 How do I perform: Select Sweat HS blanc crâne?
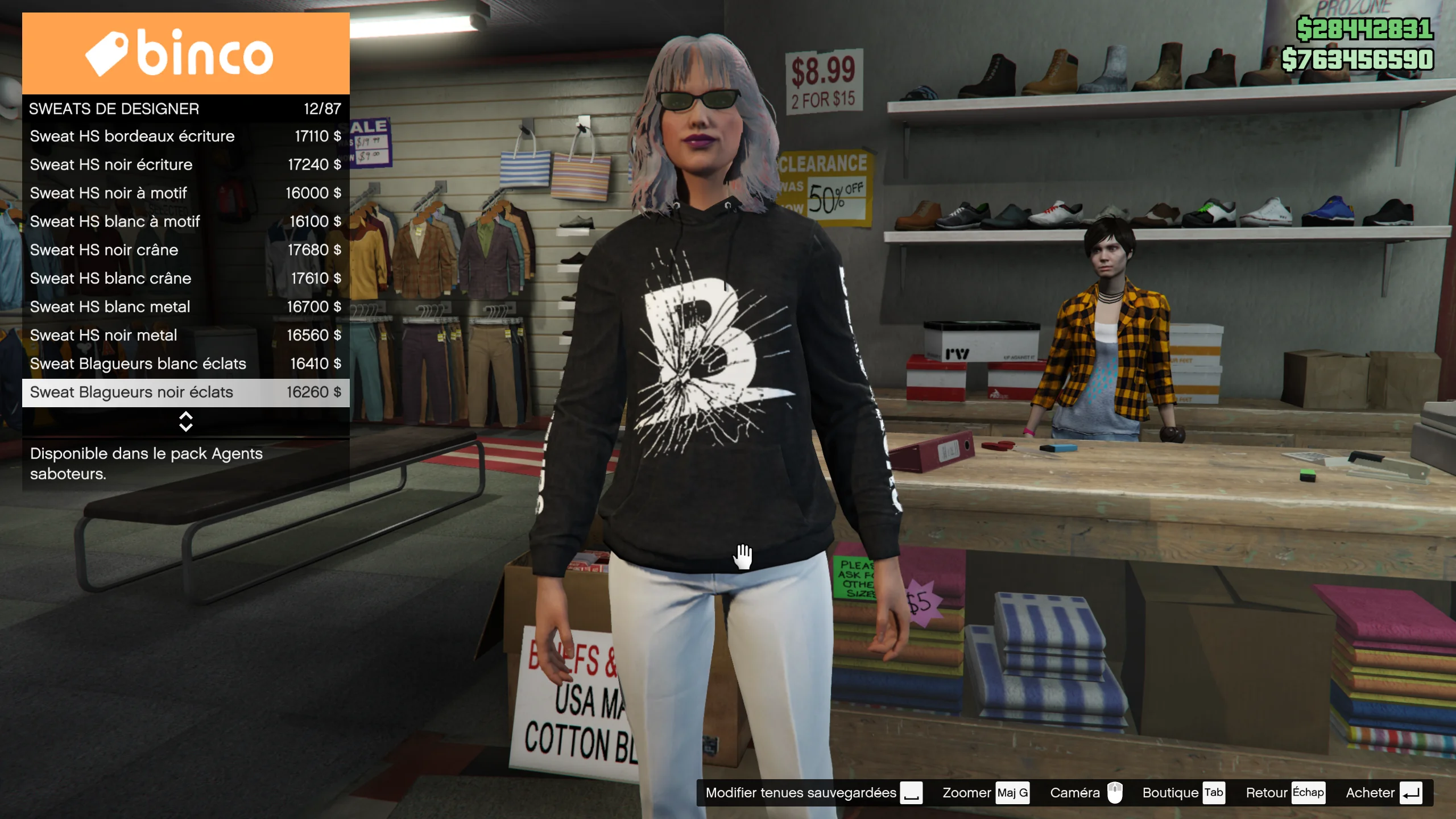coord(185,279)
